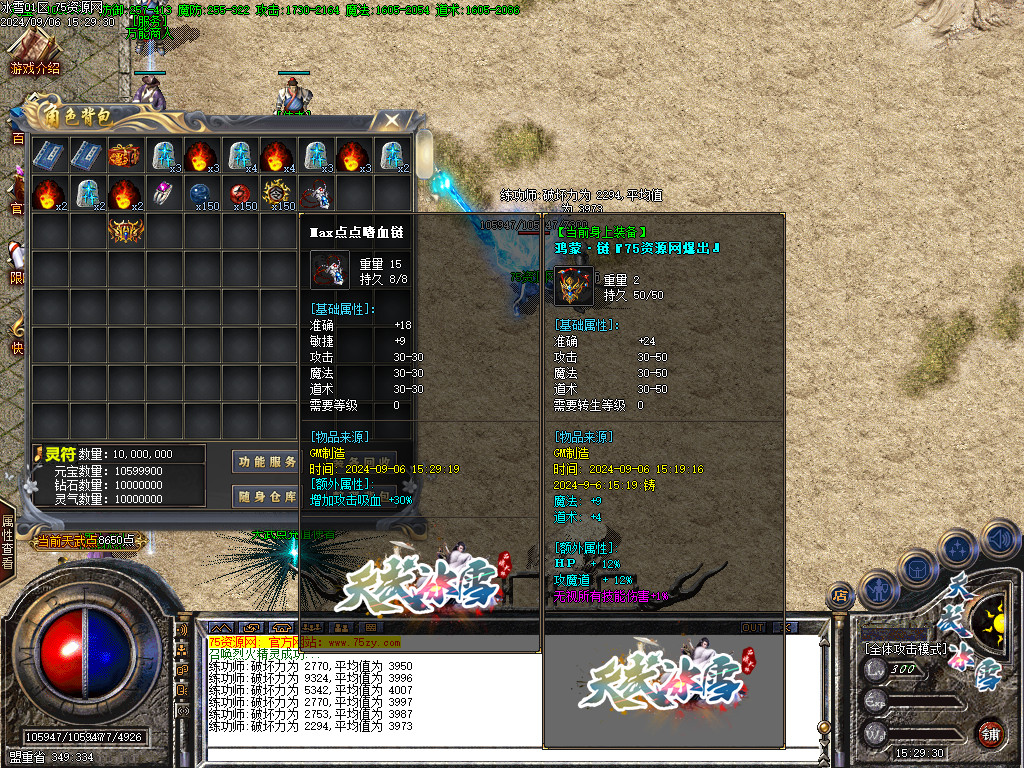Select the red orb stack x150
This screenshot has height=768, width=1024.
pyautogui.click(x=240, y=193)
